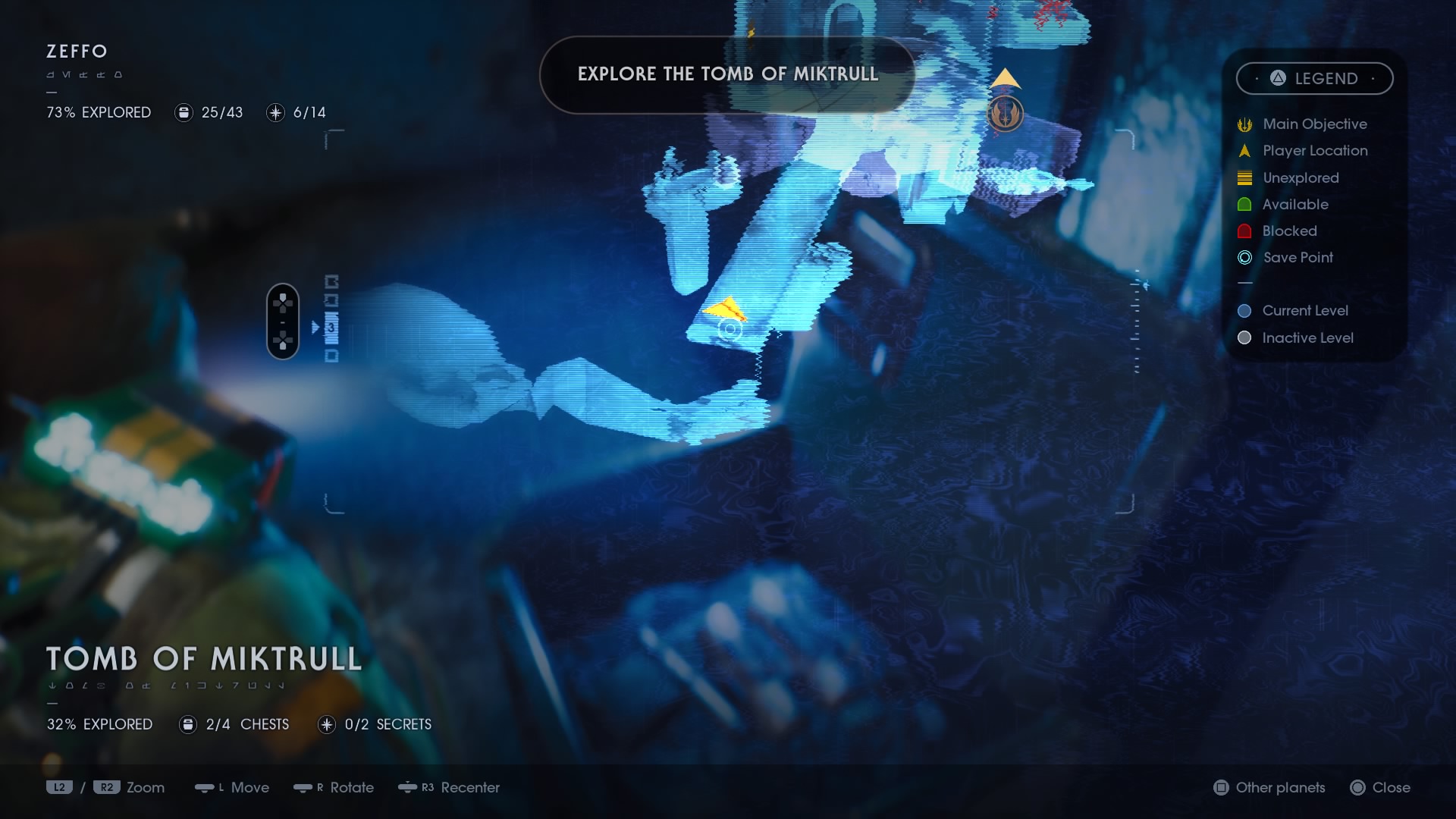This screenshot has width=1456, height=819.
Task: Click the chest icon beside 2/4 CHESTS
Action: pos(187,724)
